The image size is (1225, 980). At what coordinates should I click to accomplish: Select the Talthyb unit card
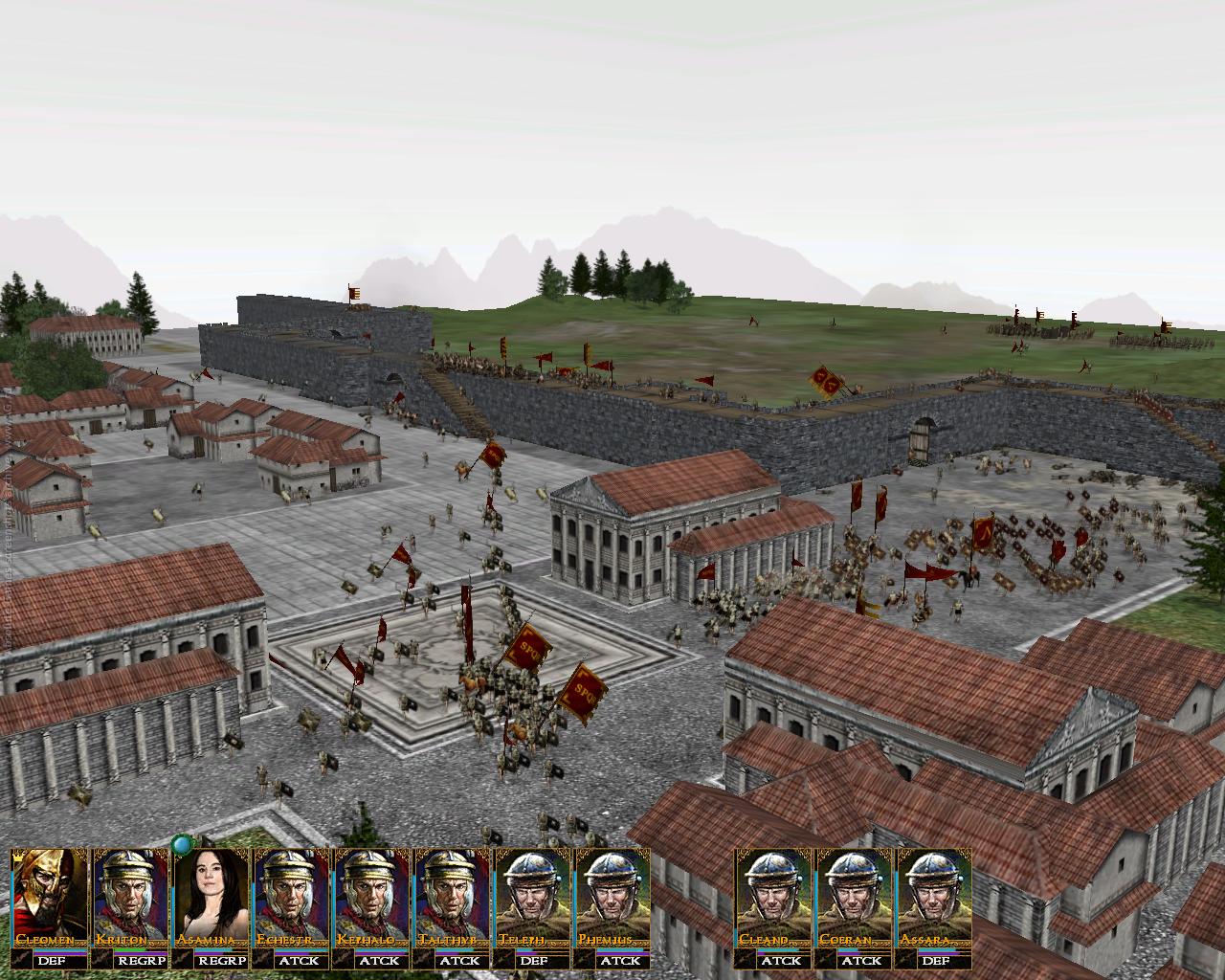click(452, 895)
